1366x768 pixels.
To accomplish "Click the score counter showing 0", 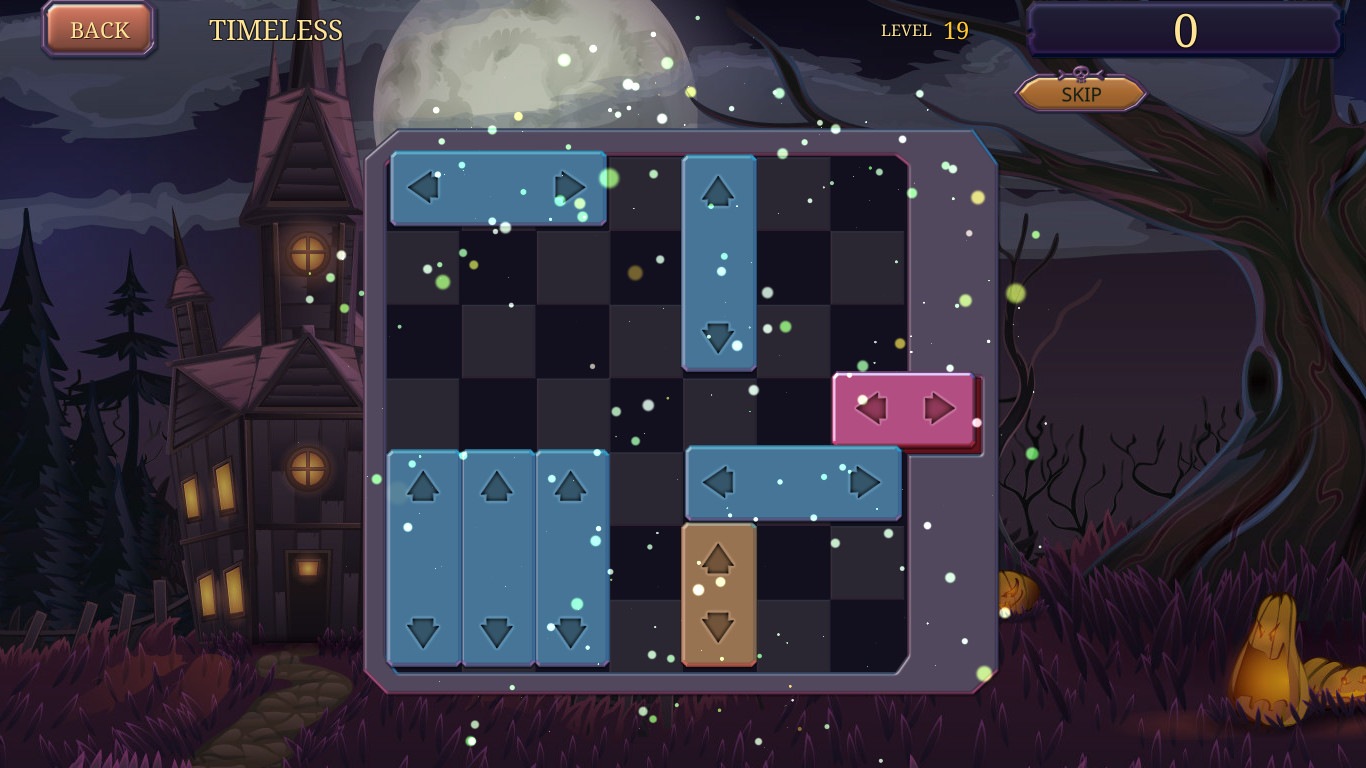I will pyautogui.click(x=1185, y=31).
